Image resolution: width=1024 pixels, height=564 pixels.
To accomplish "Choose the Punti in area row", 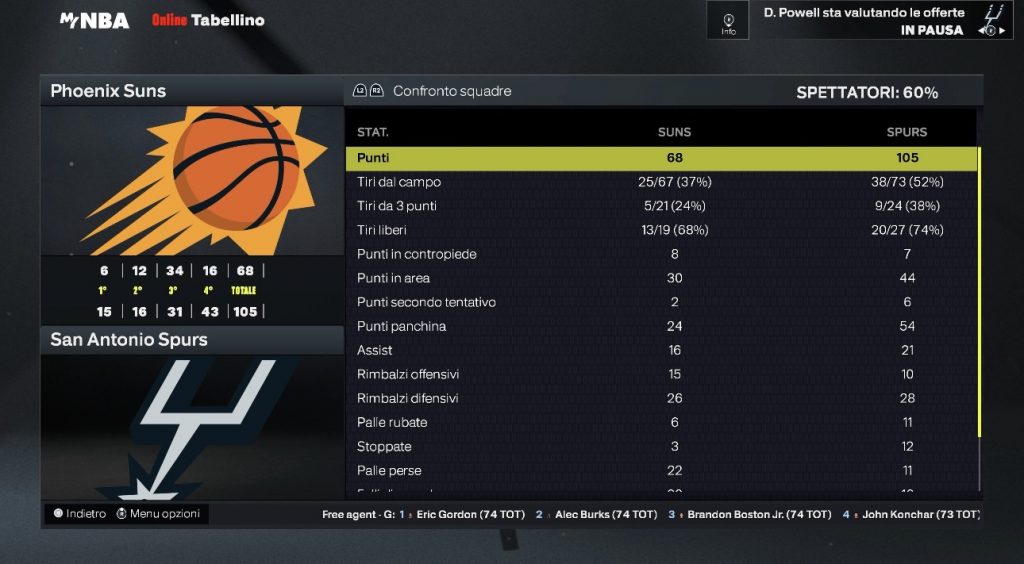I will coord(661,278).
